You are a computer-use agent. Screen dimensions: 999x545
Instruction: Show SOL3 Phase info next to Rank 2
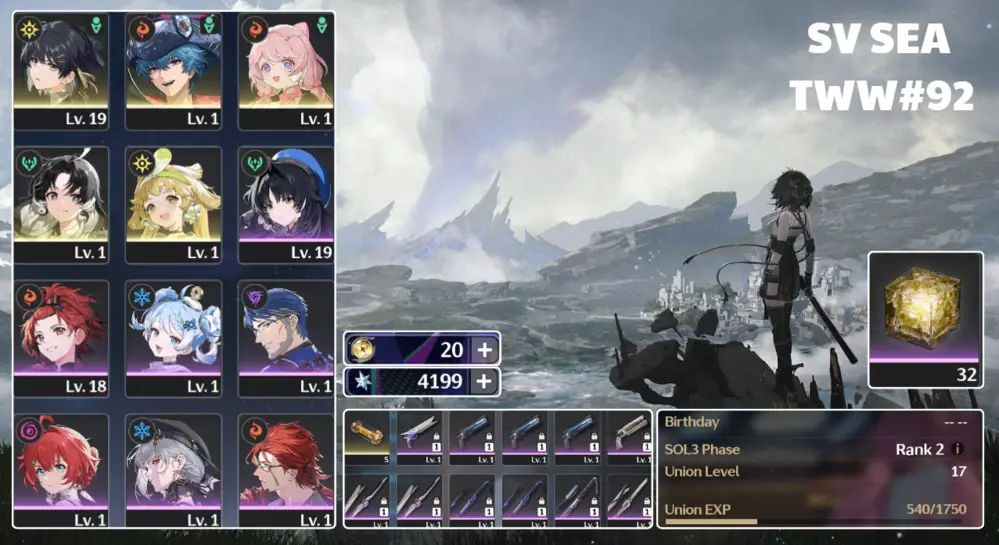(959, 450)
